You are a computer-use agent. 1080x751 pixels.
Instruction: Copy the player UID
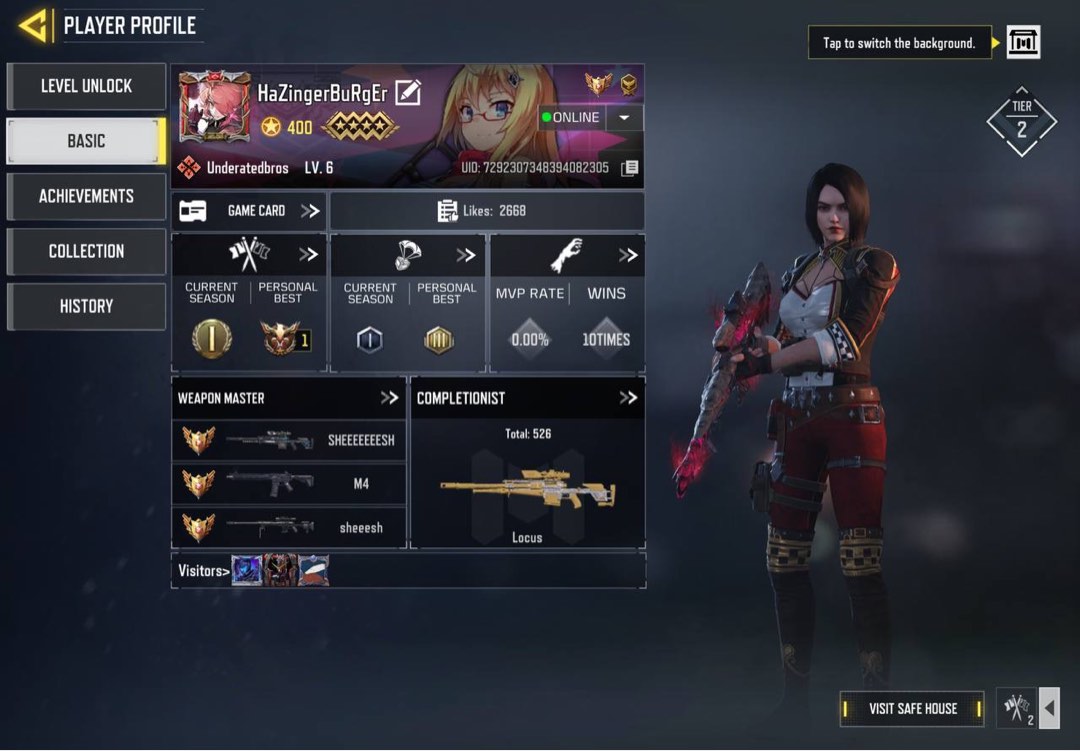[629, 168]
